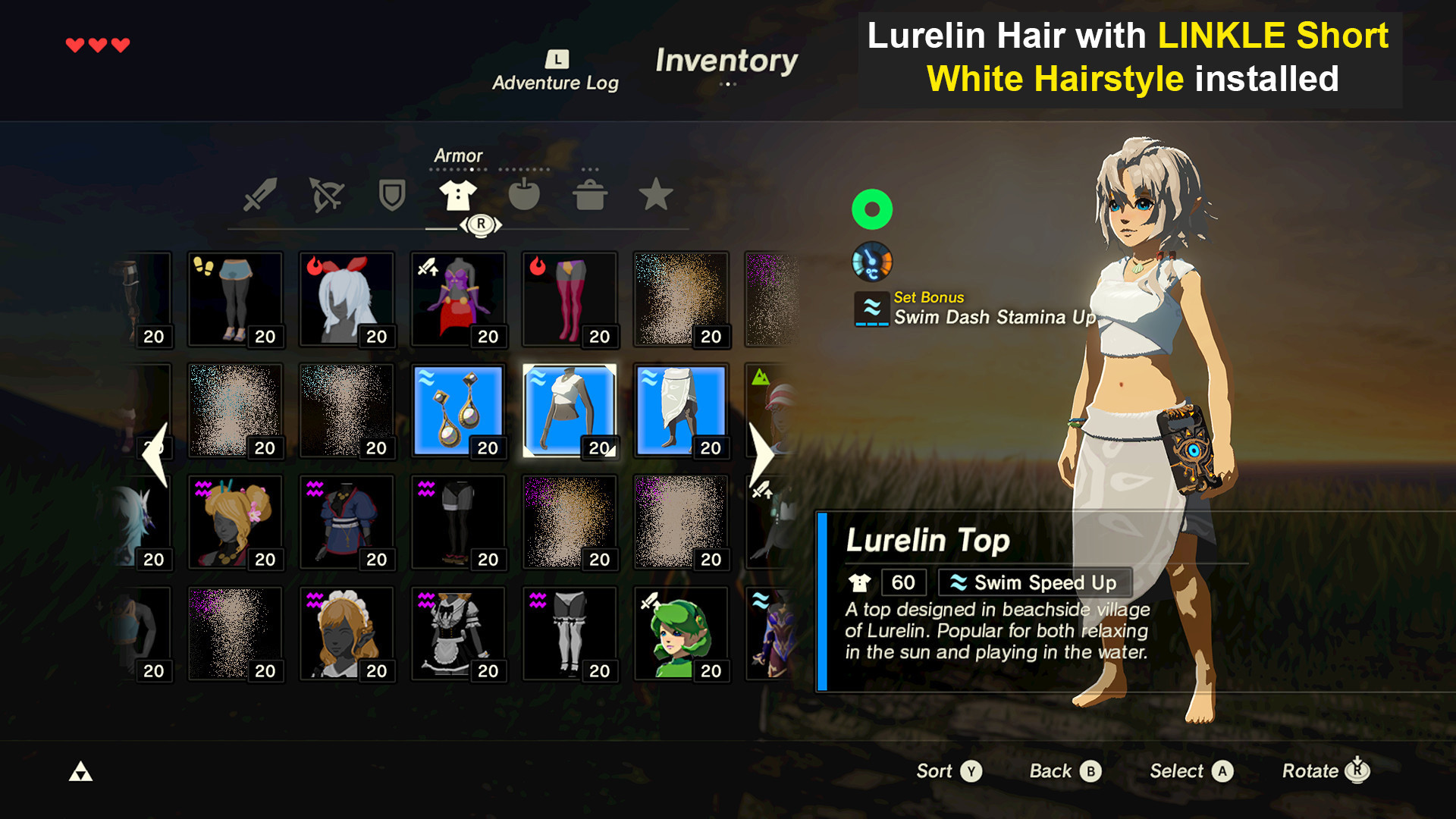Open the cooking pot meals category
This screenshot has width=1456, height=819.
click(x=591, y=195)
